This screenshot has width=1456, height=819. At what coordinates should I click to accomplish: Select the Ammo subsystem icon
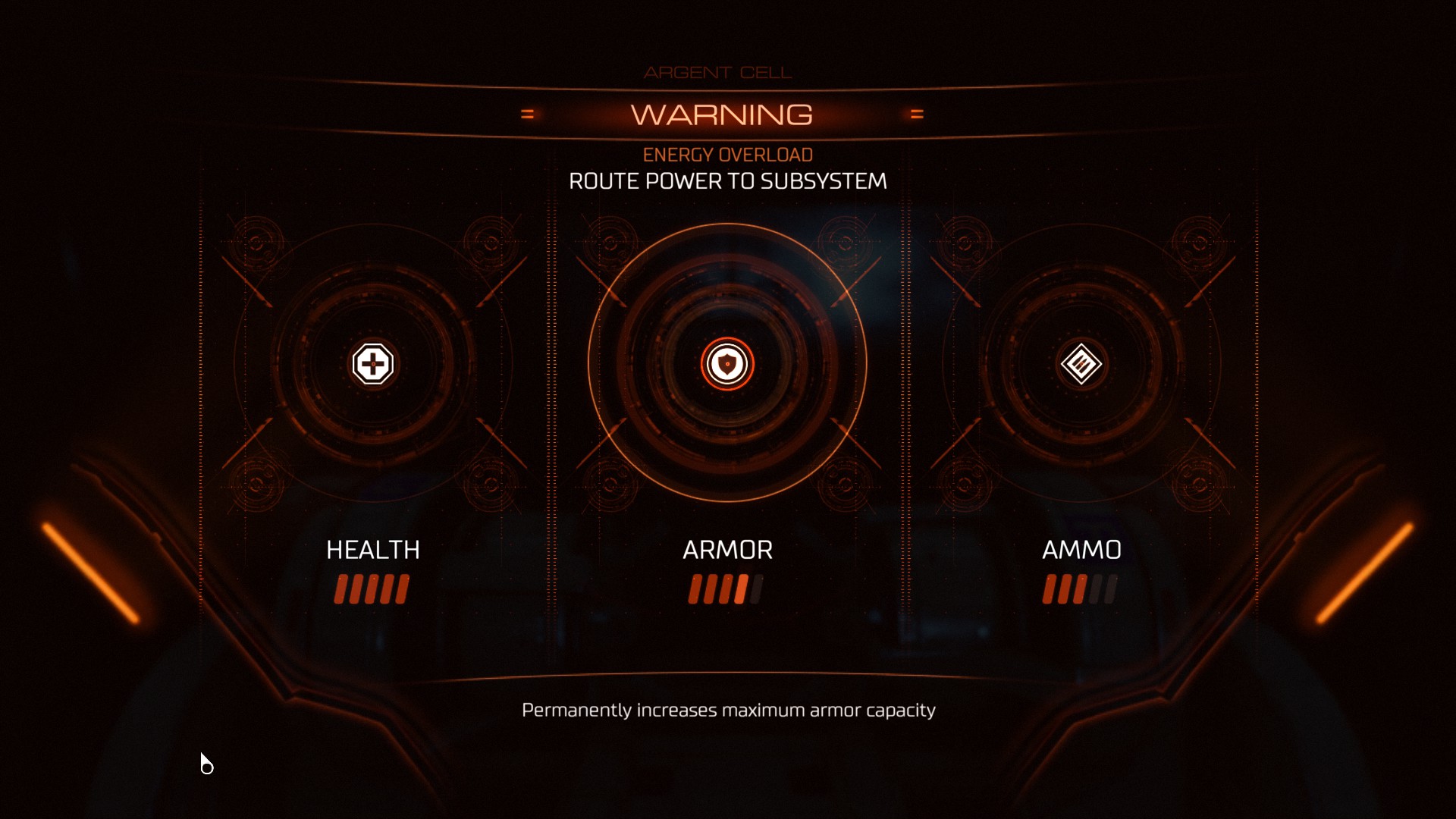[x=1081, y=364]
